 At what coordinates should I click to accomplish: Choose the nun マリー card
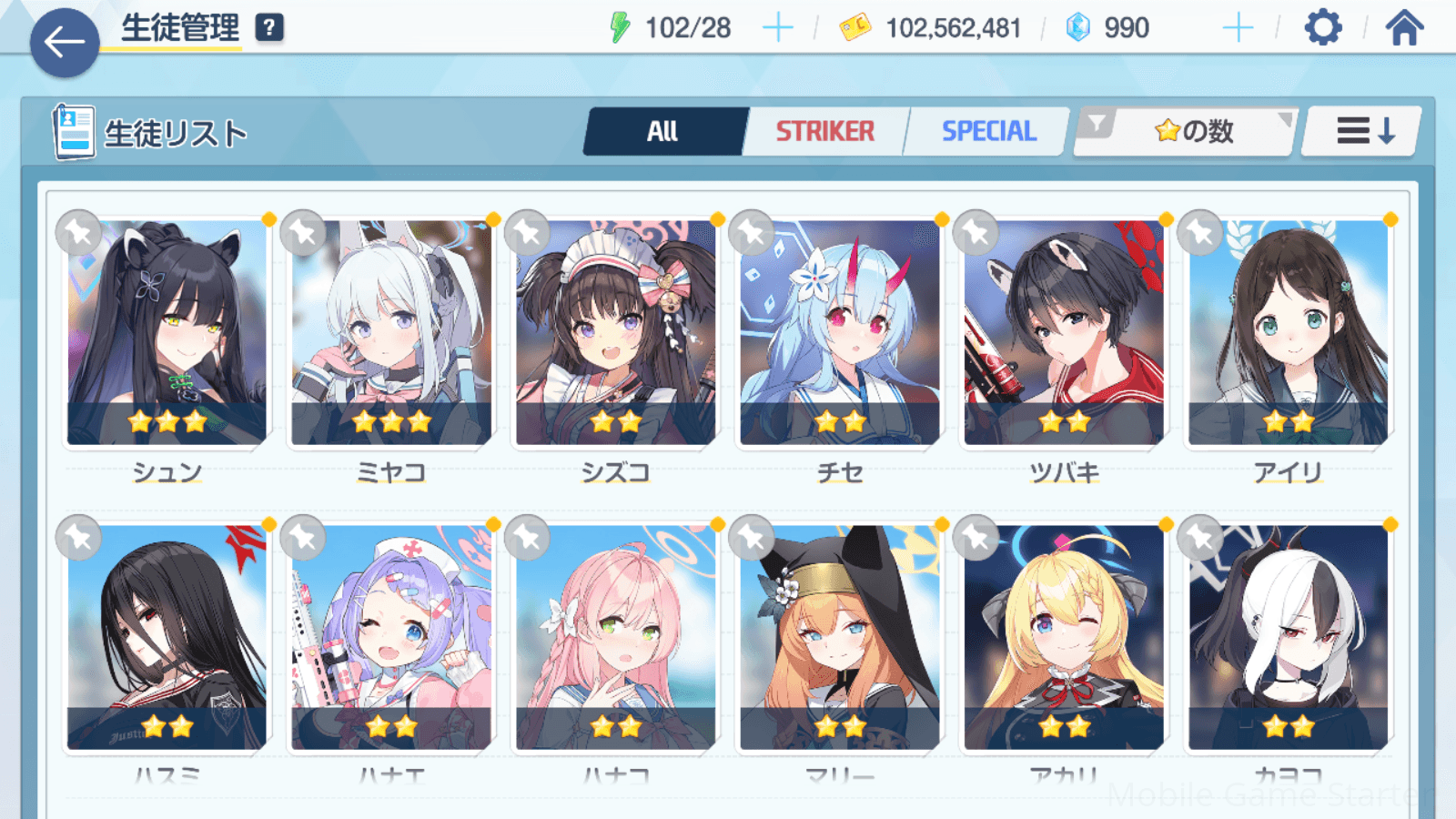coord(839,637)
